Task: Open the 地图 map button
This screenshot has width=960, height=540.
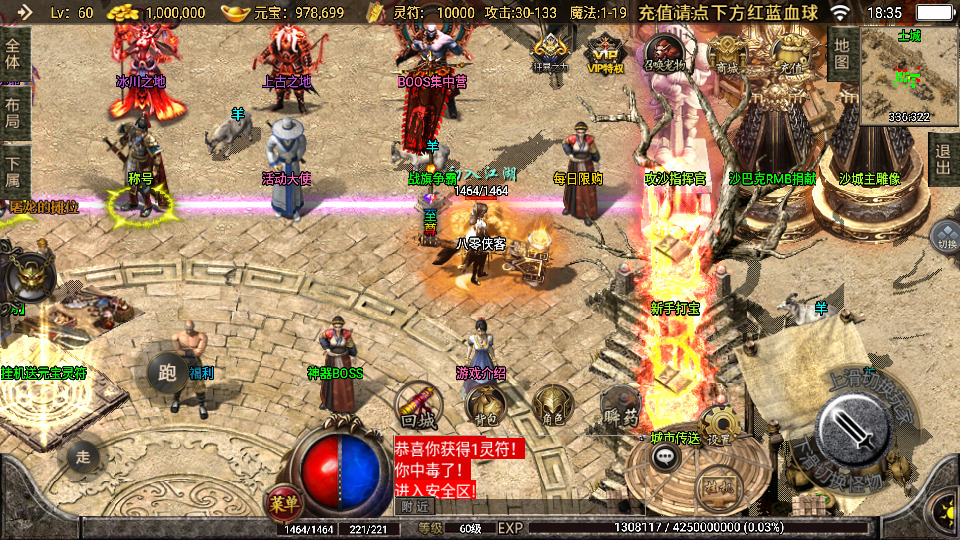Action: coord(842,53)
